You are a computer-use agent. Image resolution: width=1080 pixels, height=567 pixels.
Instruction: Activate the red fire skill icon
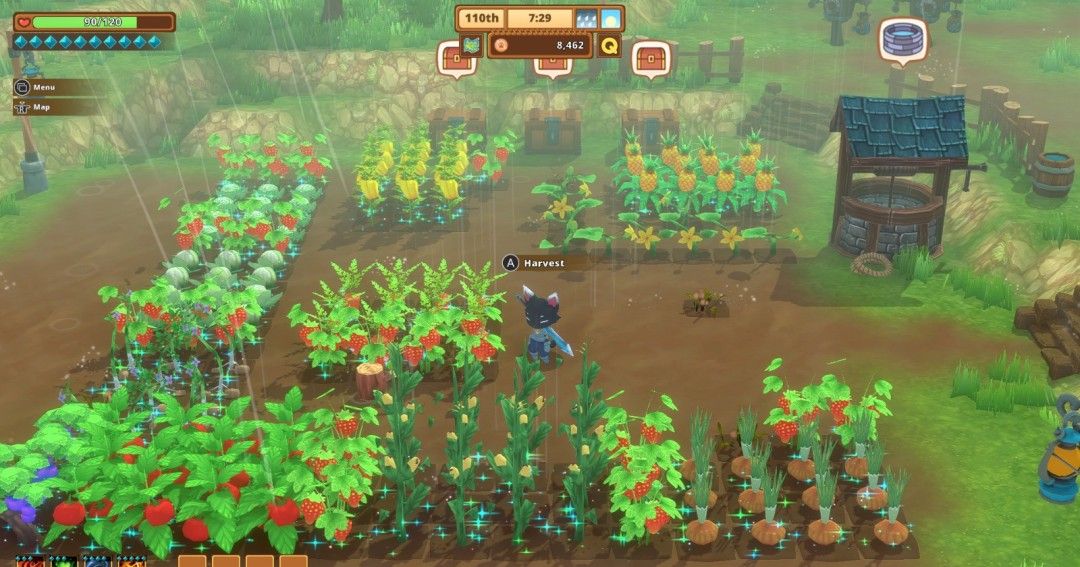click(29, 561)
